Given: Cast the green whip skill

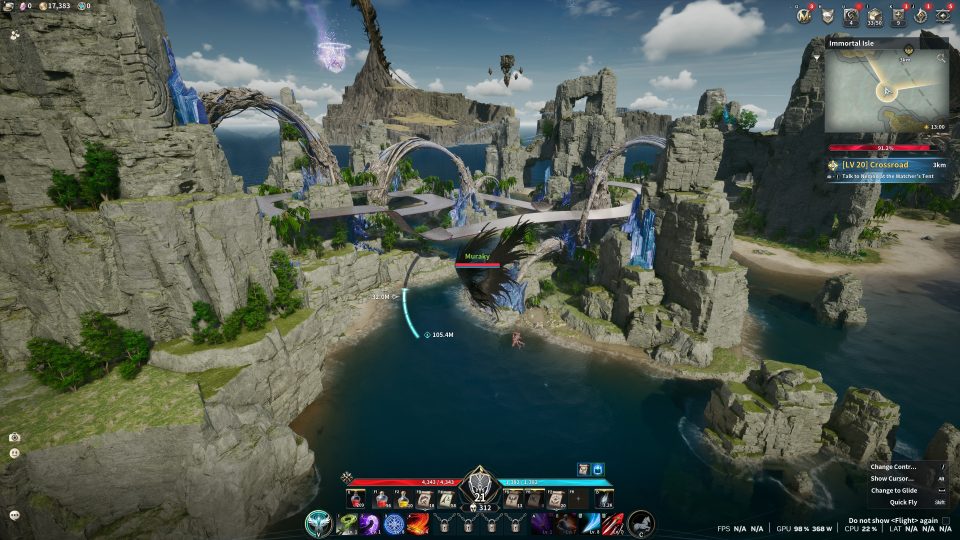Looking at the screenshot, I should coord(347,523).
